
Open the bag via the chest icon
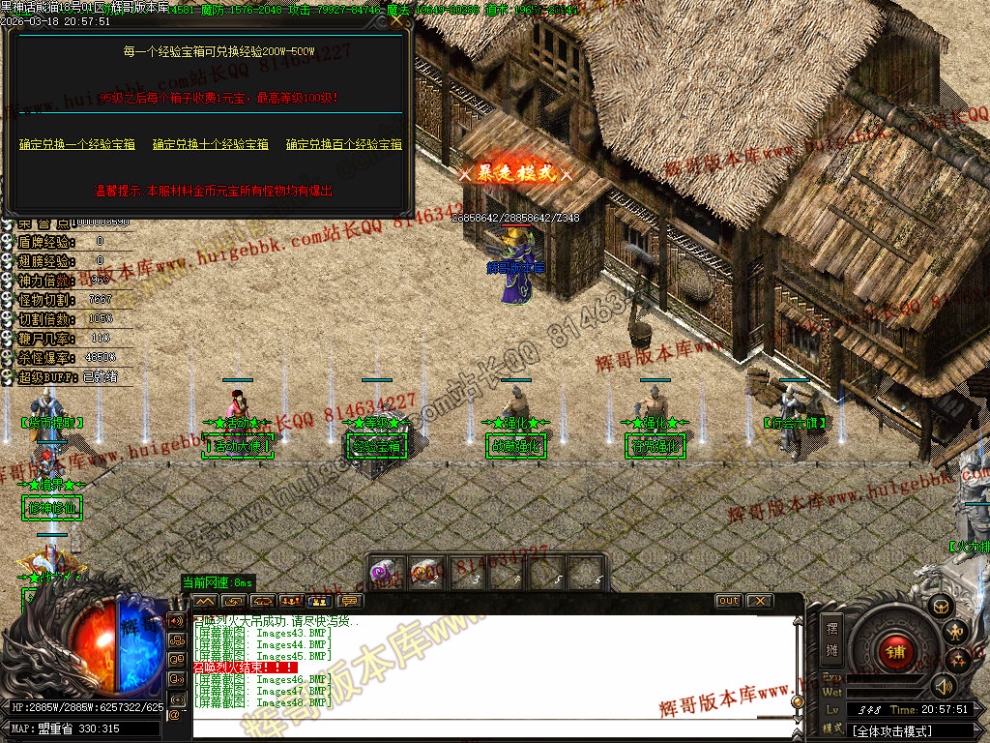pyautogui.click(x=940, y=605)
